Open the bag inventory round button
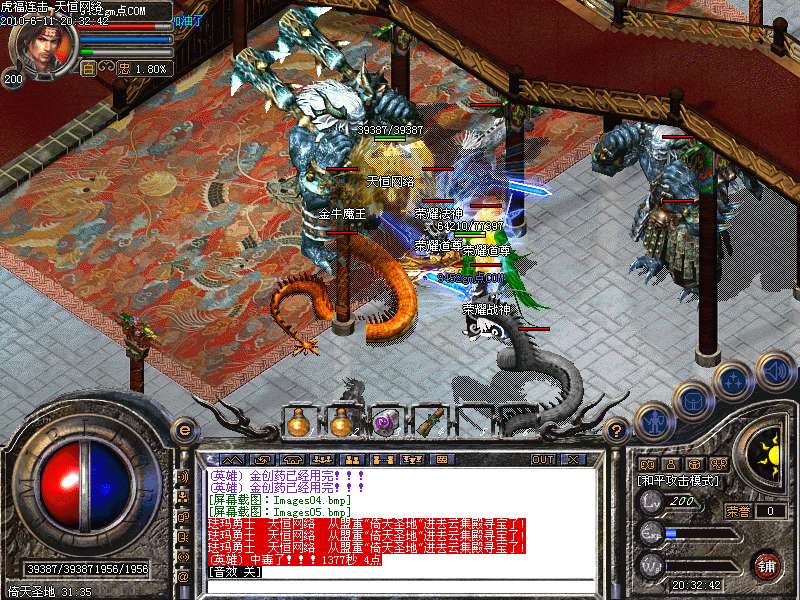Screen dimensions: 800x600 point(692,400)
